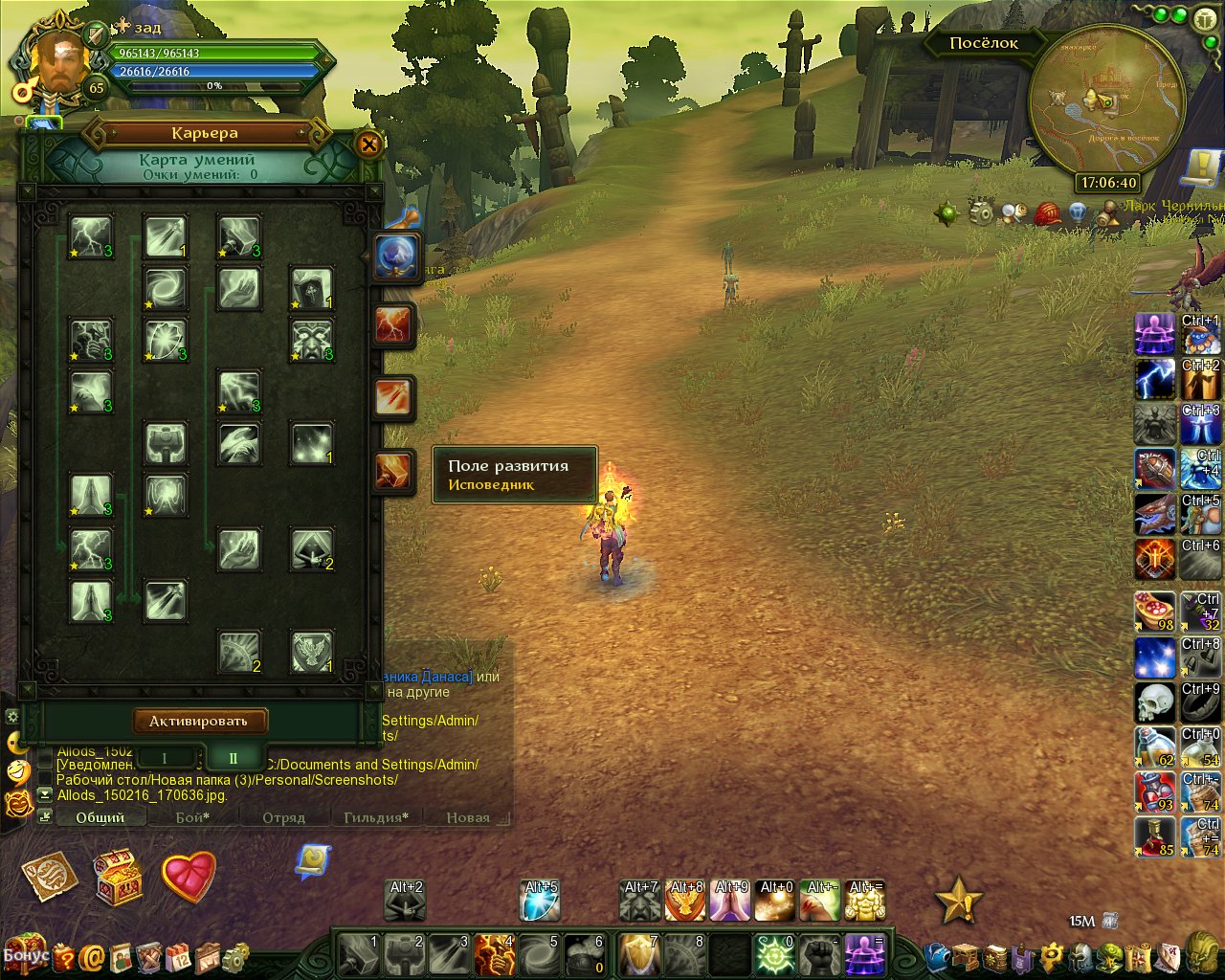Open the Исповедник development field tab
Screen dimensions: 1225x980
pos(393,472)
